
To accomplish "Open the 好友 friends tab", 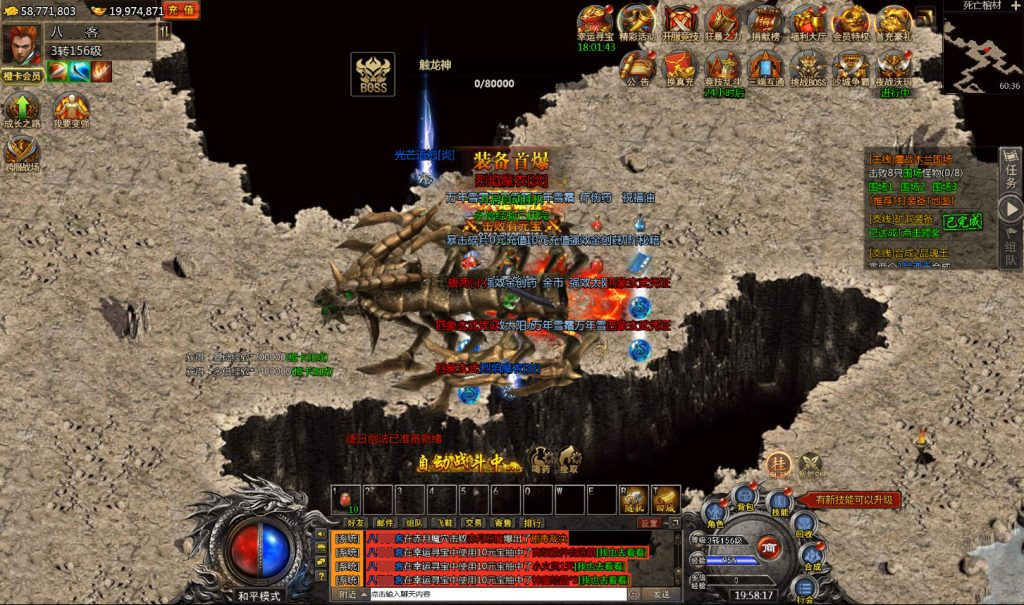I will (356, 522).
